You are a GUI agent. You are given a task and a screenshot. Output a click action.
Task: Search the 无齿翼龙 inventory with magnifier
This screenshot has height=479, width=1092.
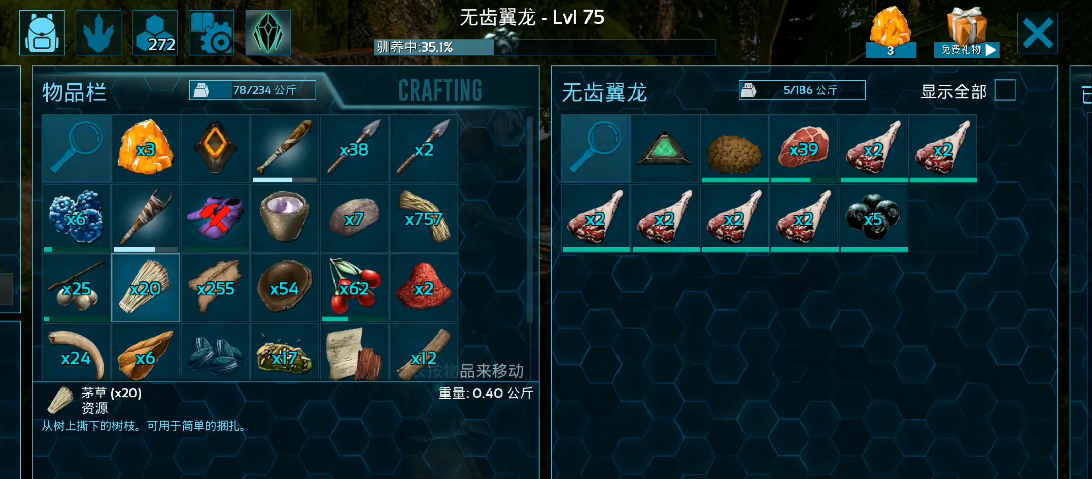click(595, 148)
